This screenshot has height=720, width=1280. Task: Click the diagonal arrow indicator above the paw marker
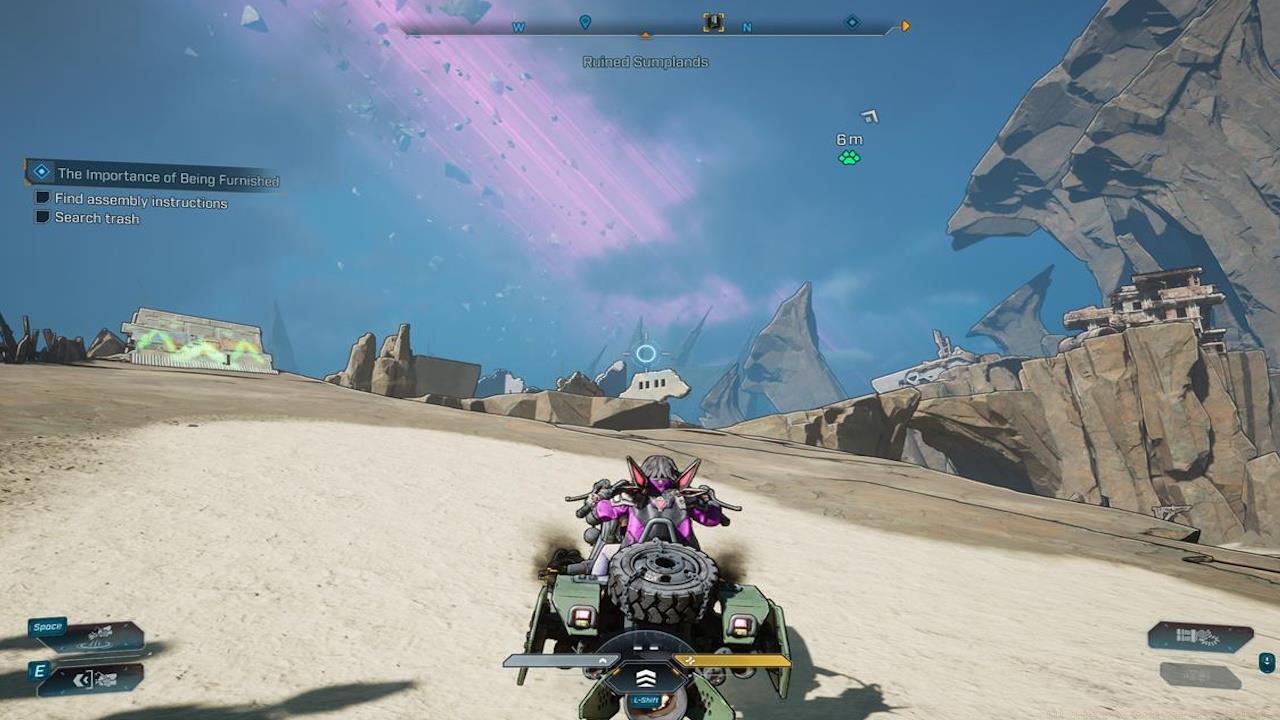click(x=867, y=118)
